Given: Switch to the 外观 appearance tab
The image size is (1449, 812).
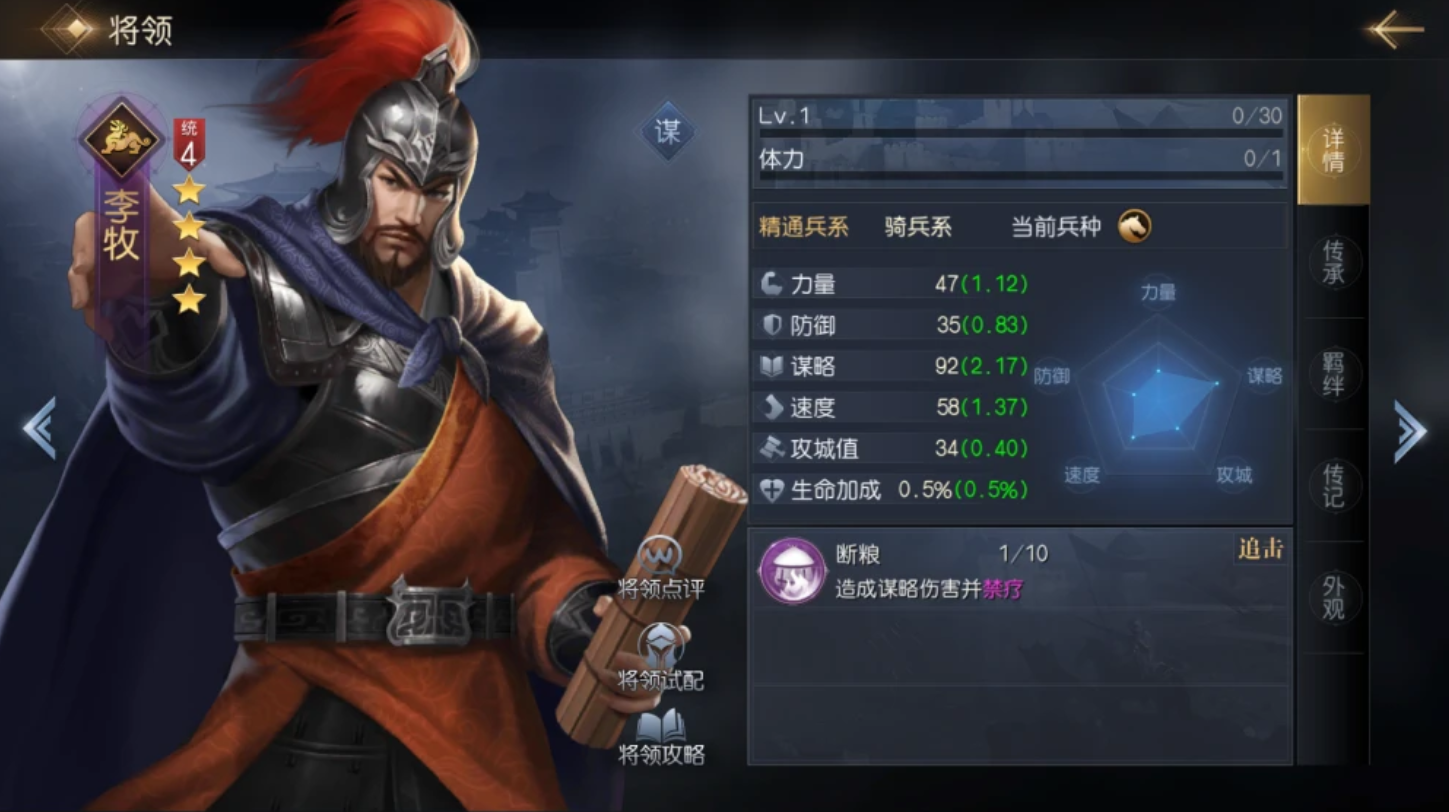Looking at the screenshot, I should click(1333, 597).
